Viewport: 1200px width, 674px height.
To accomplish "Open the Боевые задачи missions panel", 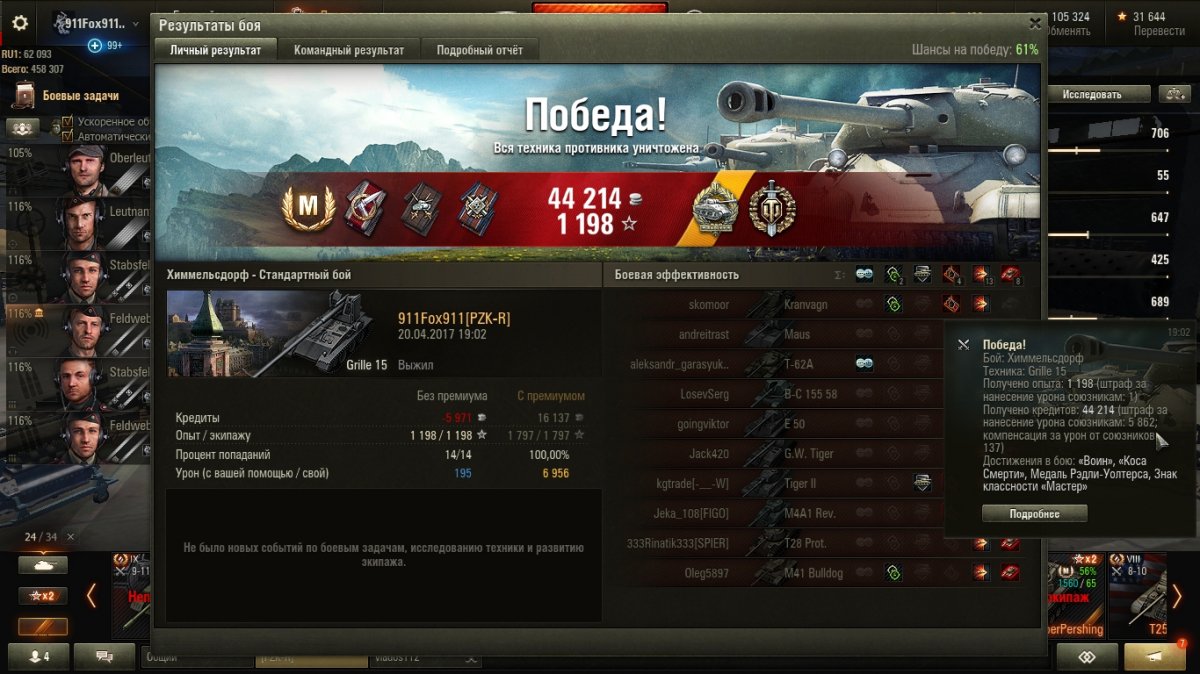I will tap(78, 96).
